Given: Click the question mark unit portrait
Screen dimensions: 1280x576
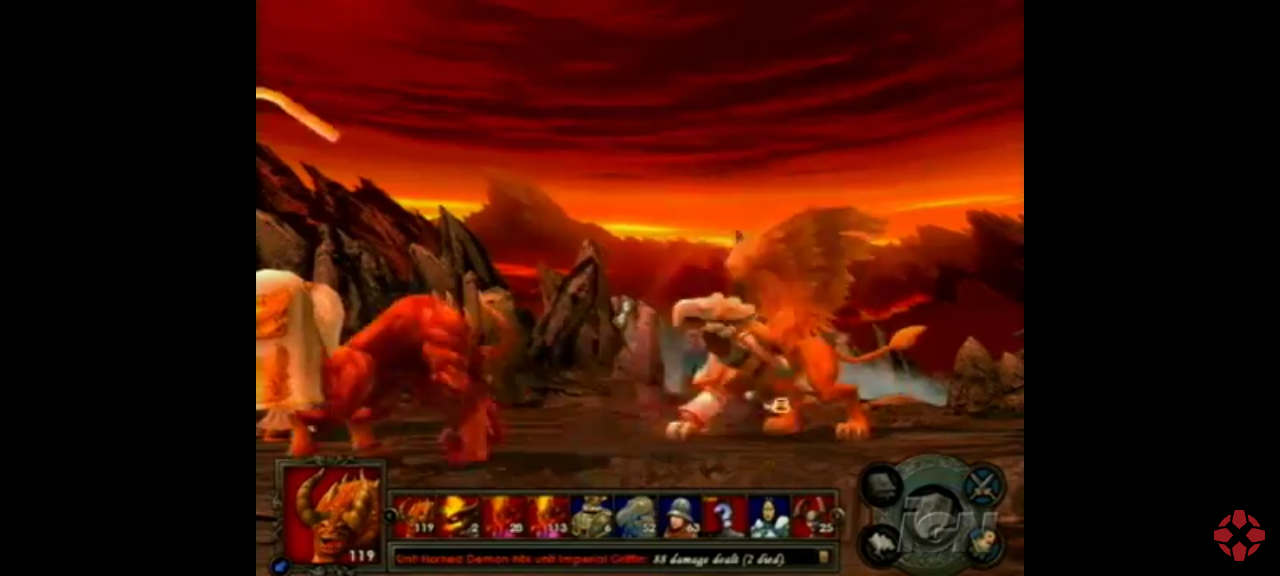Looking at the screenshot, I should [723, 516].
